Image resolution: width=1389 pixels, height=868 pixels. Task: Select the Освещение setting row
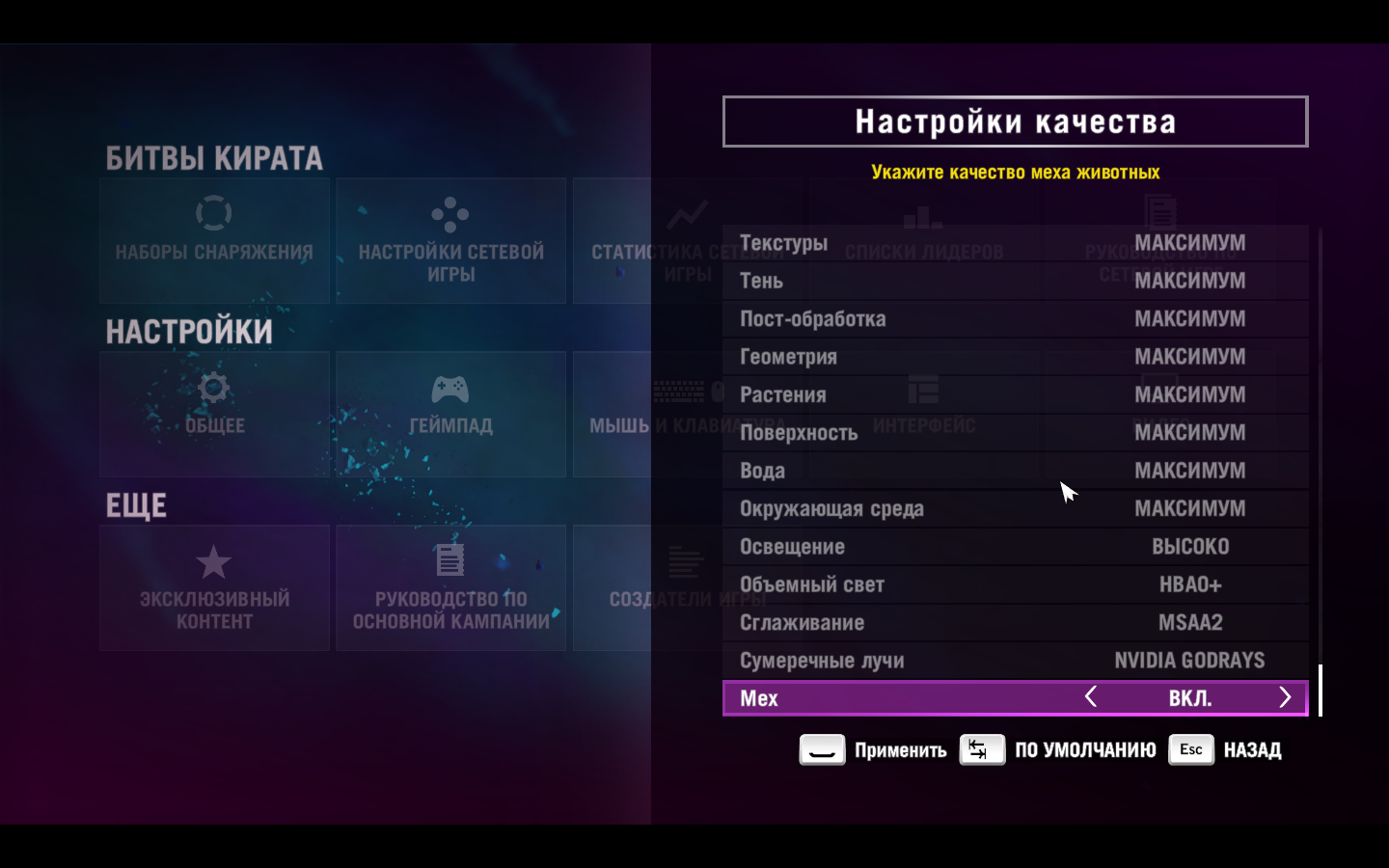[x=1015, y=547]
